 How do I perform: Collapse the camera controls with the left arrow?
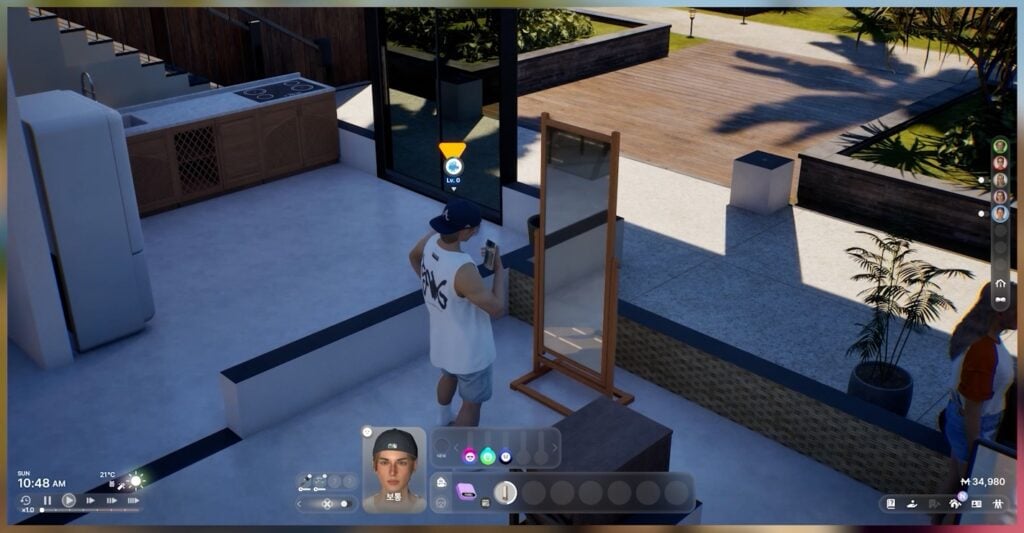click(x=299, y=504)
